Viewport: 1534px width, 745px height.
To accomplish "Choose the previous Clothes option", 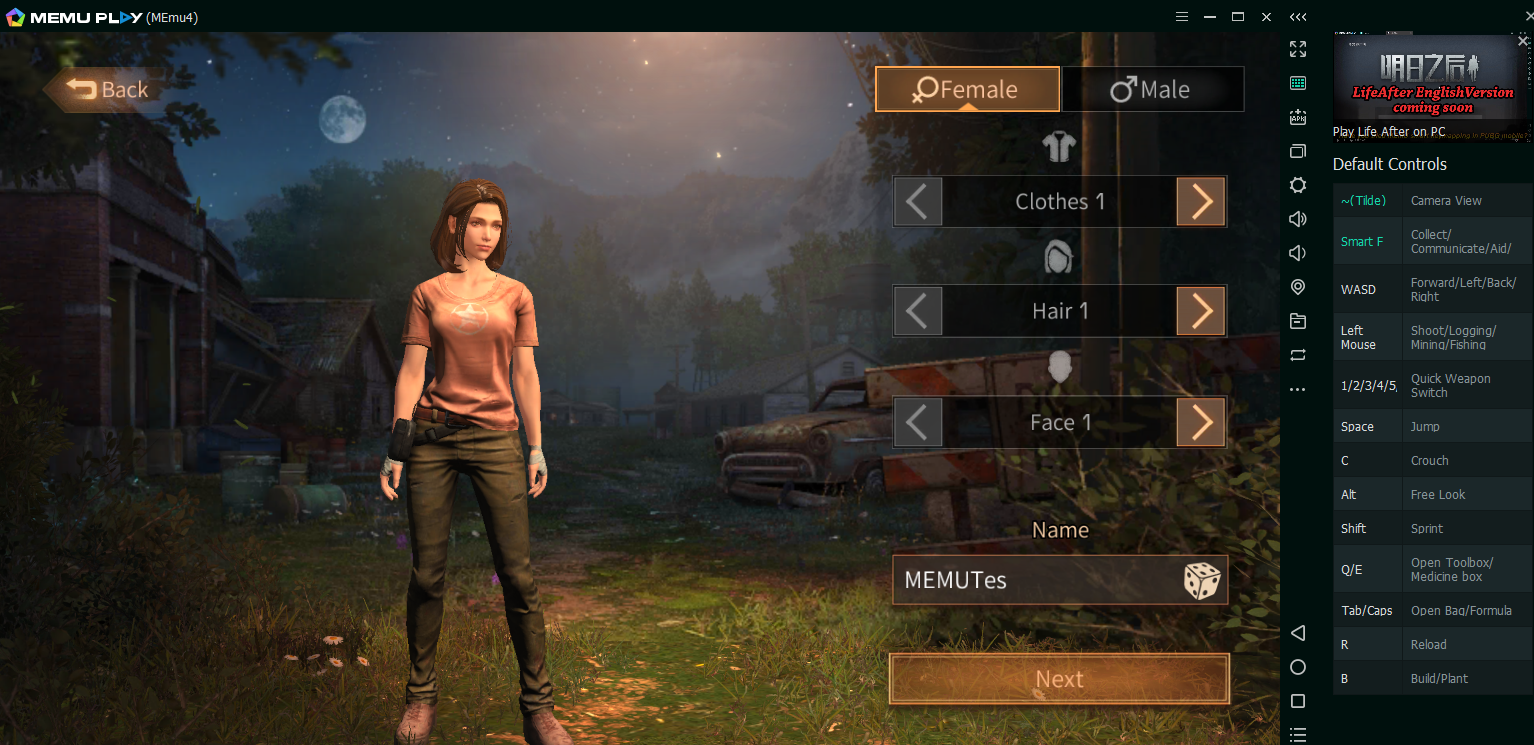I will pos(917,202).
